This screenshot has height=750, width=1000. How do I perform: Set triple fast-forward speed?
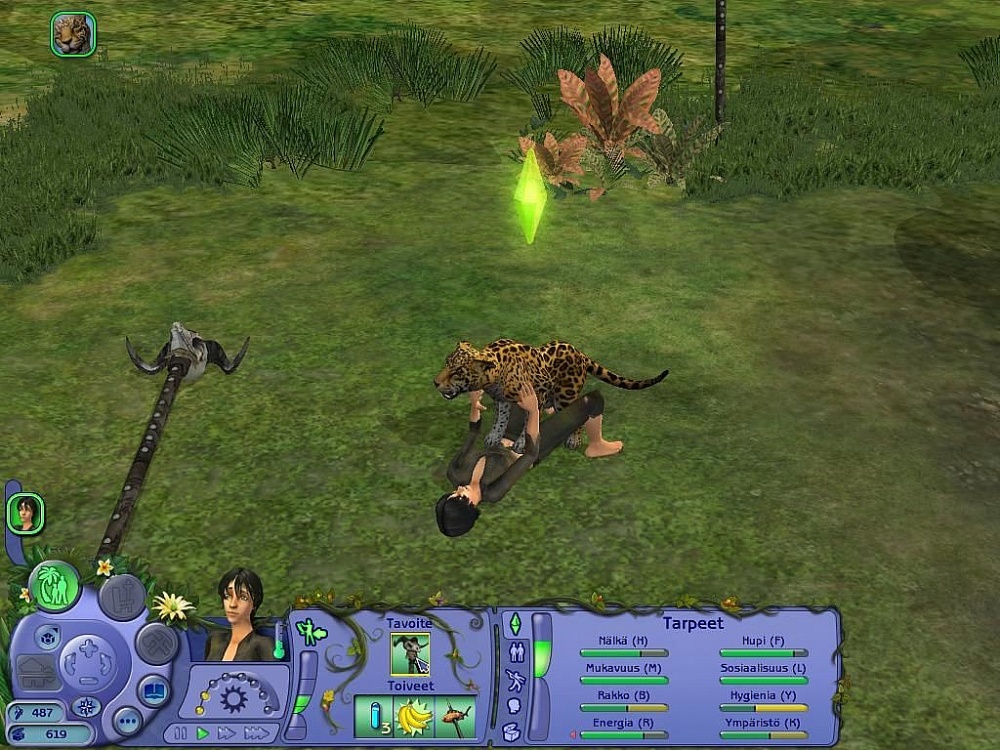pos(256,733)
